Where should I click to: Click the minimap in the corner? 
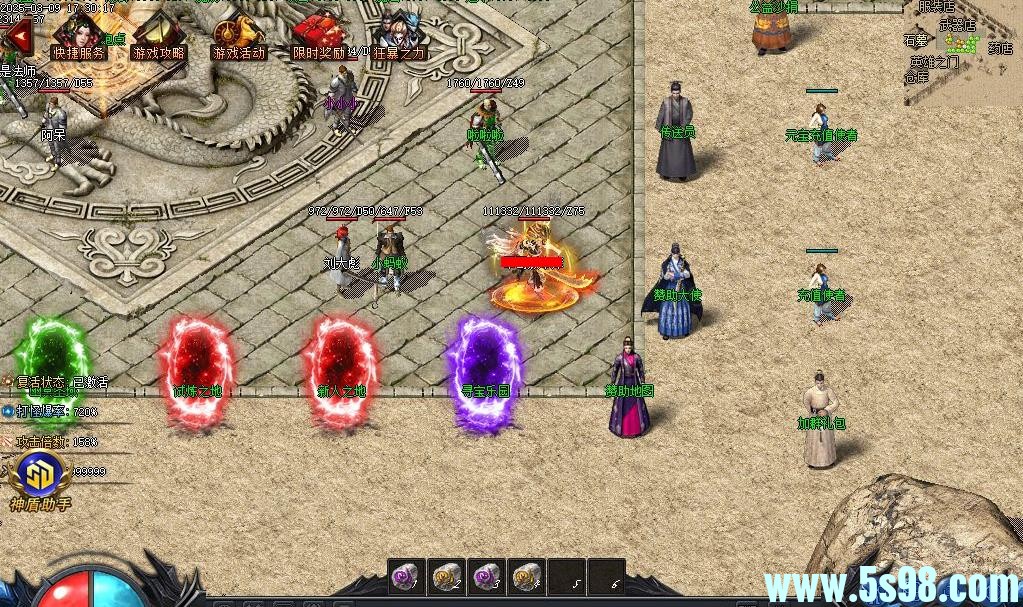(x=963, y=50)
